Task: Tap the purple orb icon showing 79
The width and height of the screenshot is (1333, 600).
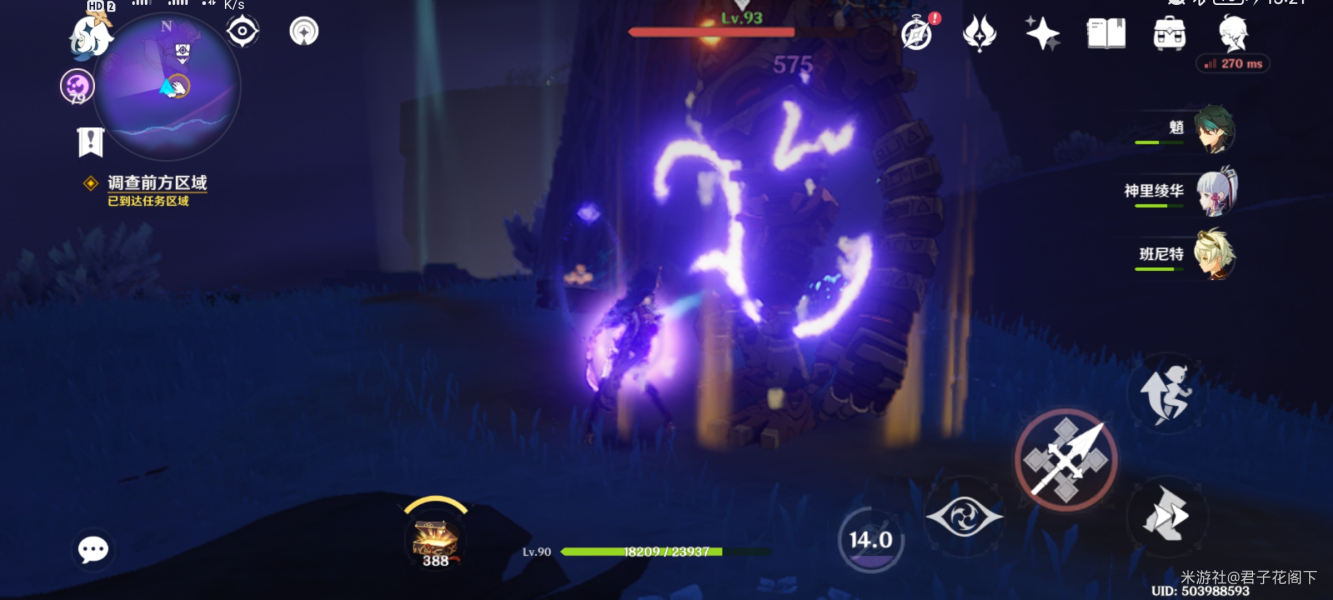Action: coord(77,86)
